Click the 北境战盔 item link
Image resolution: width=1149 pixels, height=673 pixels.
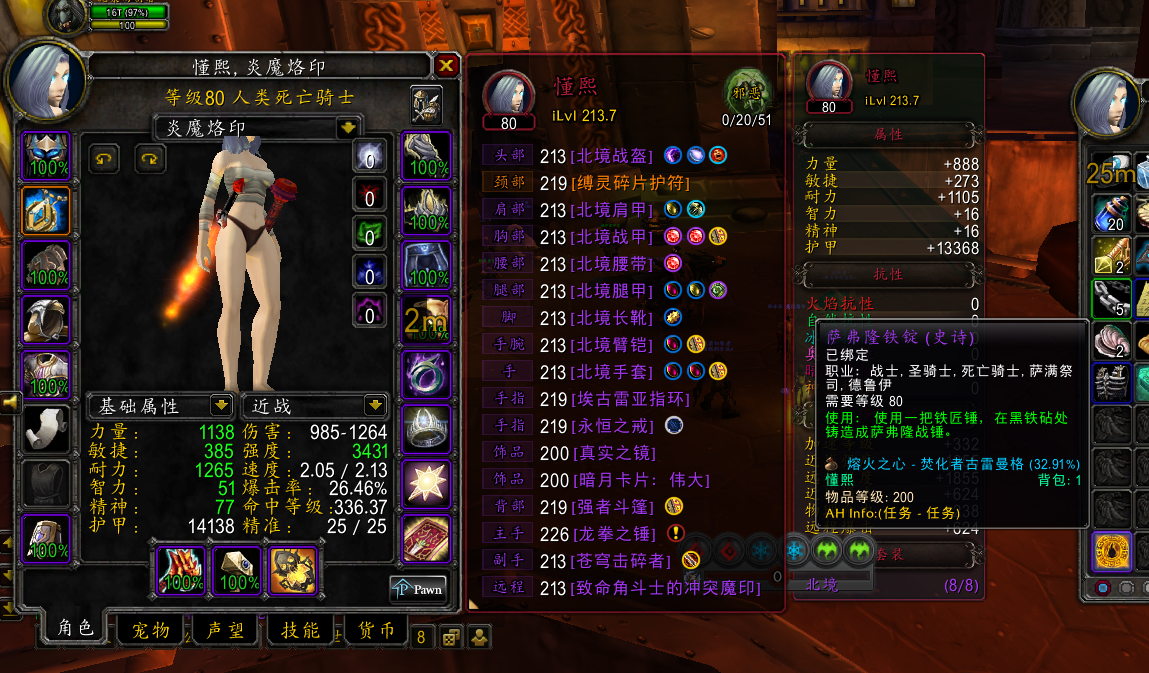(x=611, y=156)
